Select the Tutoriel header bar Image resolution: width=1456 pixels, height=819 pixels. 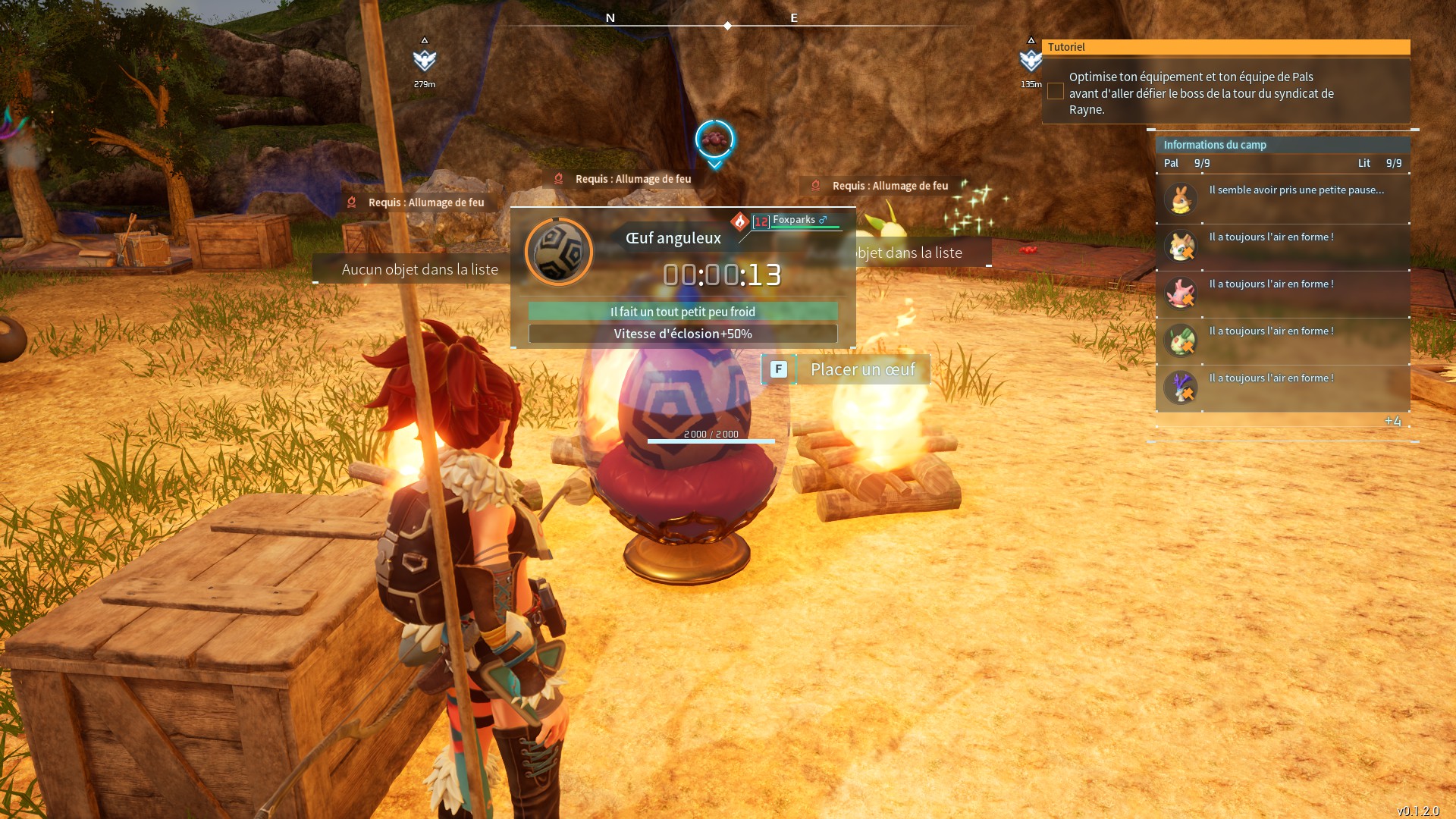point(1225,47)
